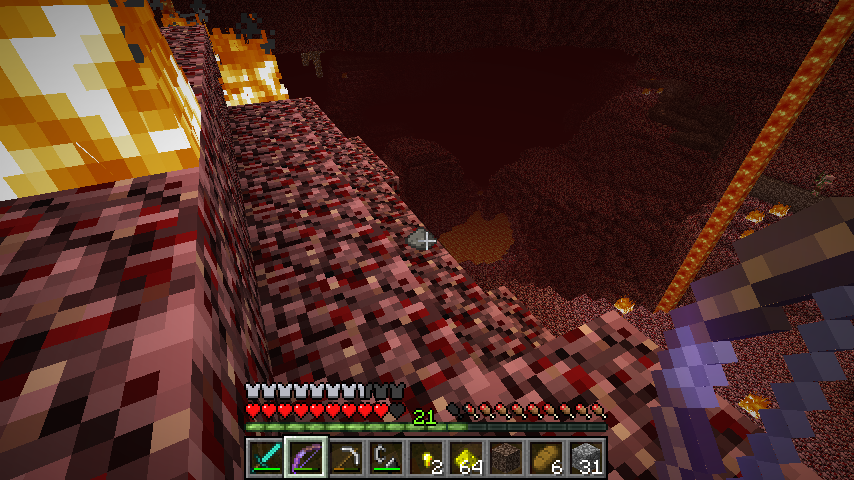Select the enchanted bow hotbar slot
The width and height of the screenshot is (854, 480).
pos(305,458)
